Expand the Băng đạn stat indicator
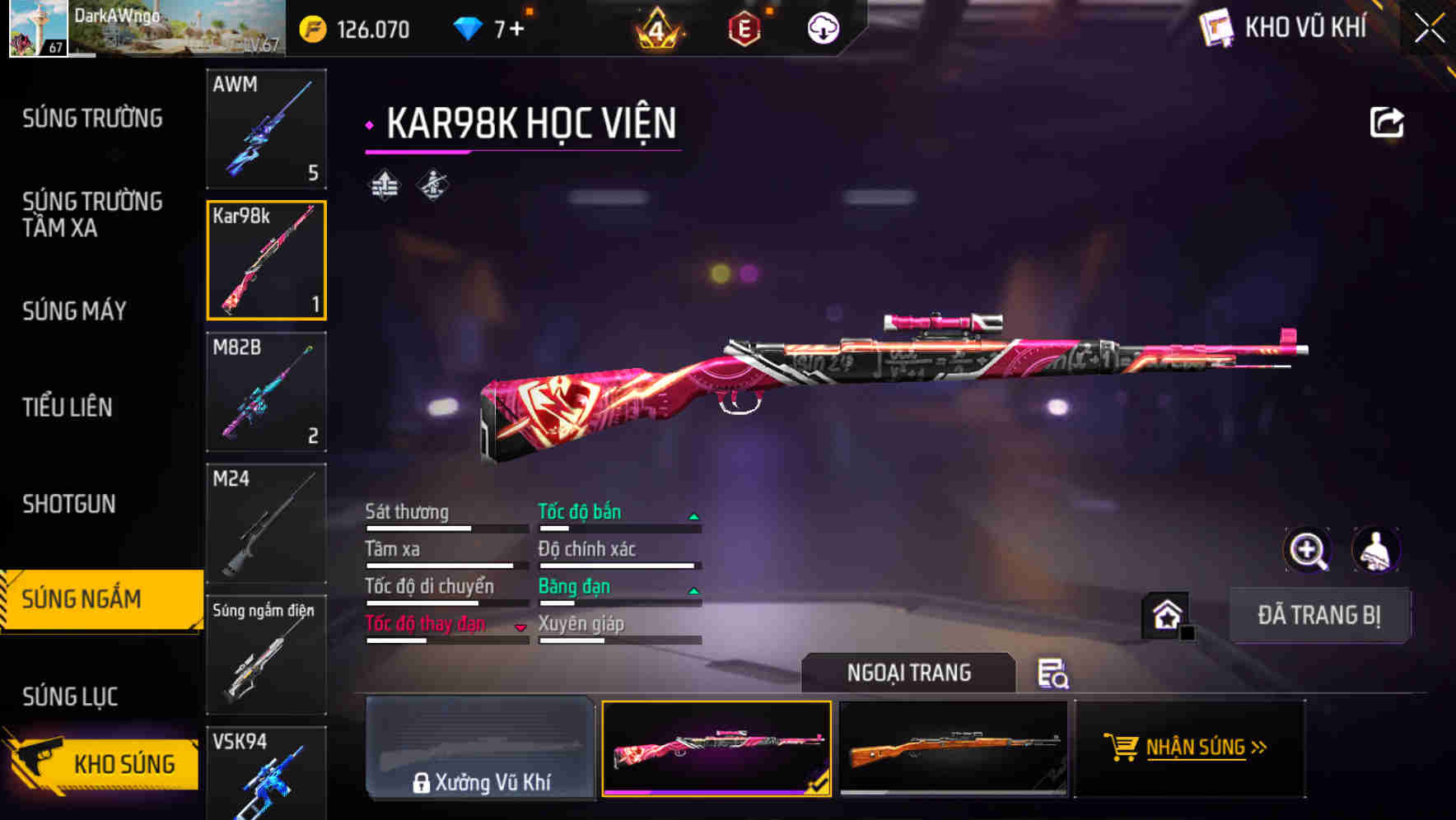1456x820 pixels. pyautogui.click(x=694, y=589)
